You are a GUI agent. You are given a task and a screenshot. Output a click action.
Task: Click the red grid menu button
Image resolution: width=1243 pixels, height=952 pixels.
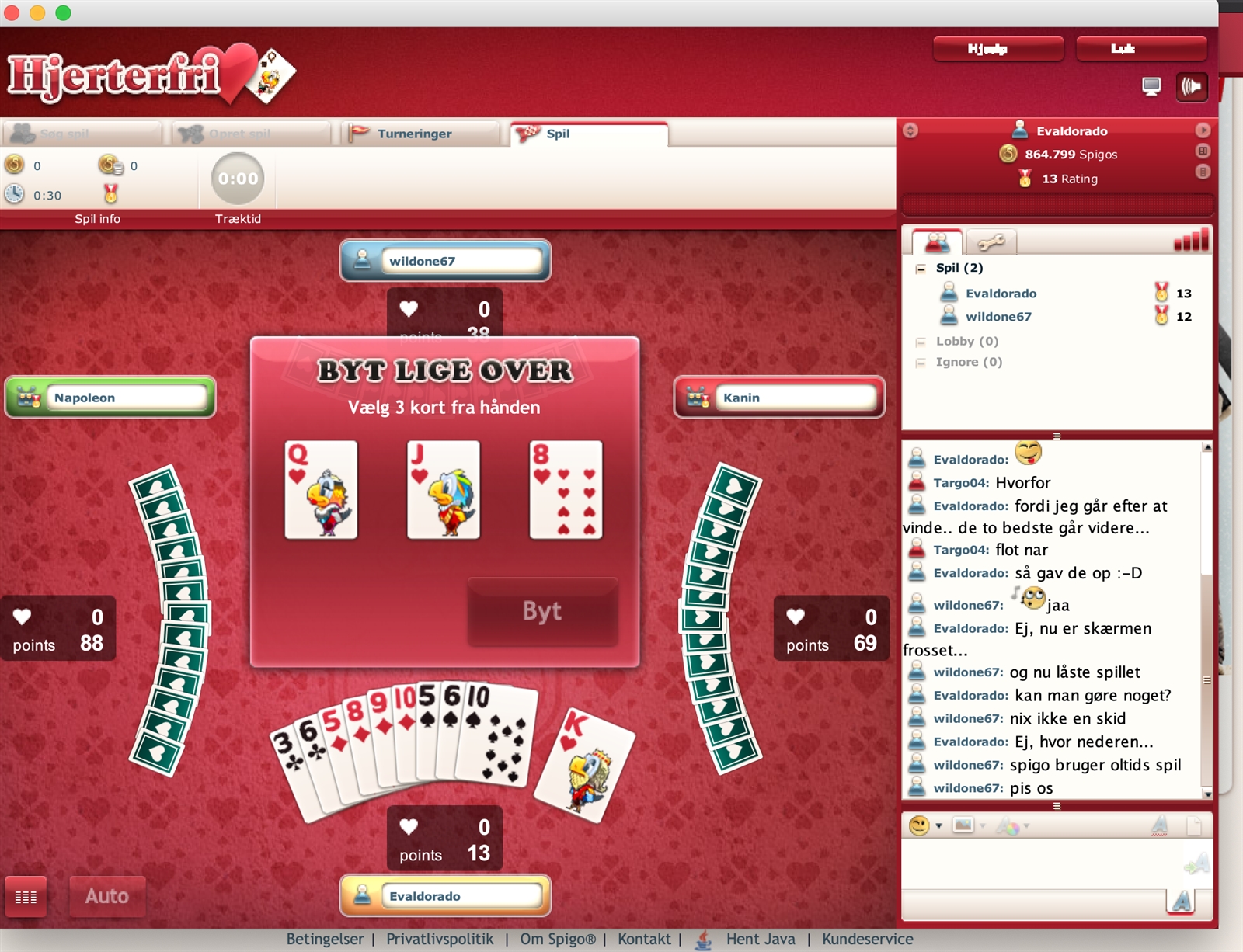click(26, 897)
